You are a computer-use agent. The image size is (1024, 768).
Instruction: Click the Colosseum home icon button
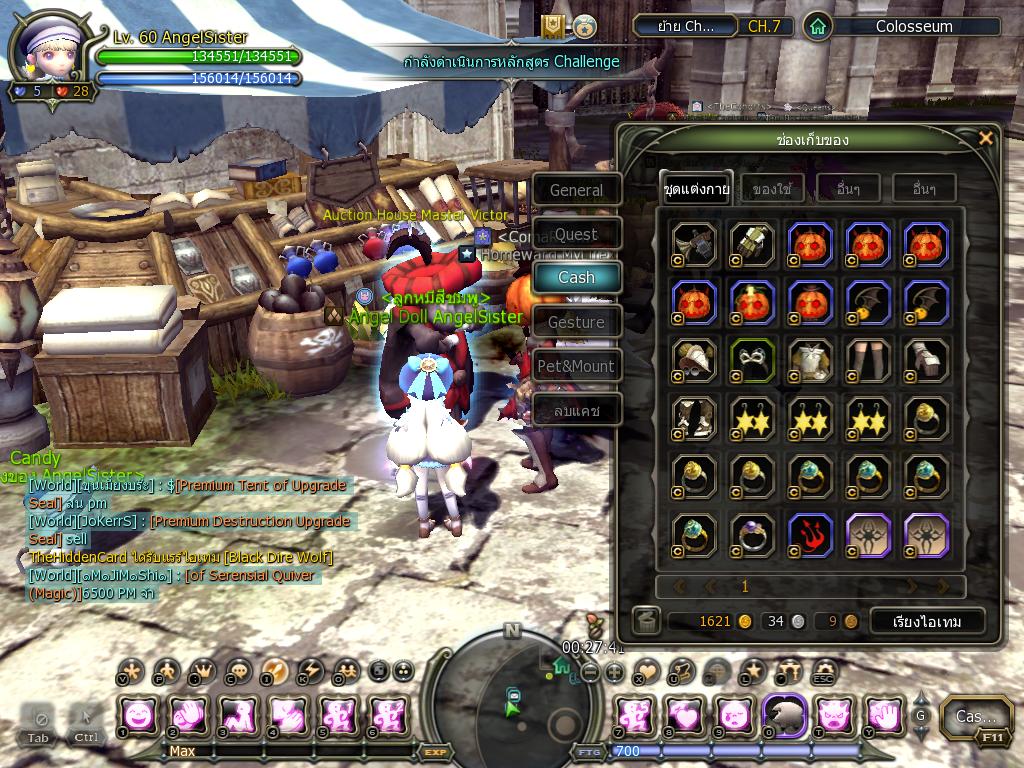point(818,27)
